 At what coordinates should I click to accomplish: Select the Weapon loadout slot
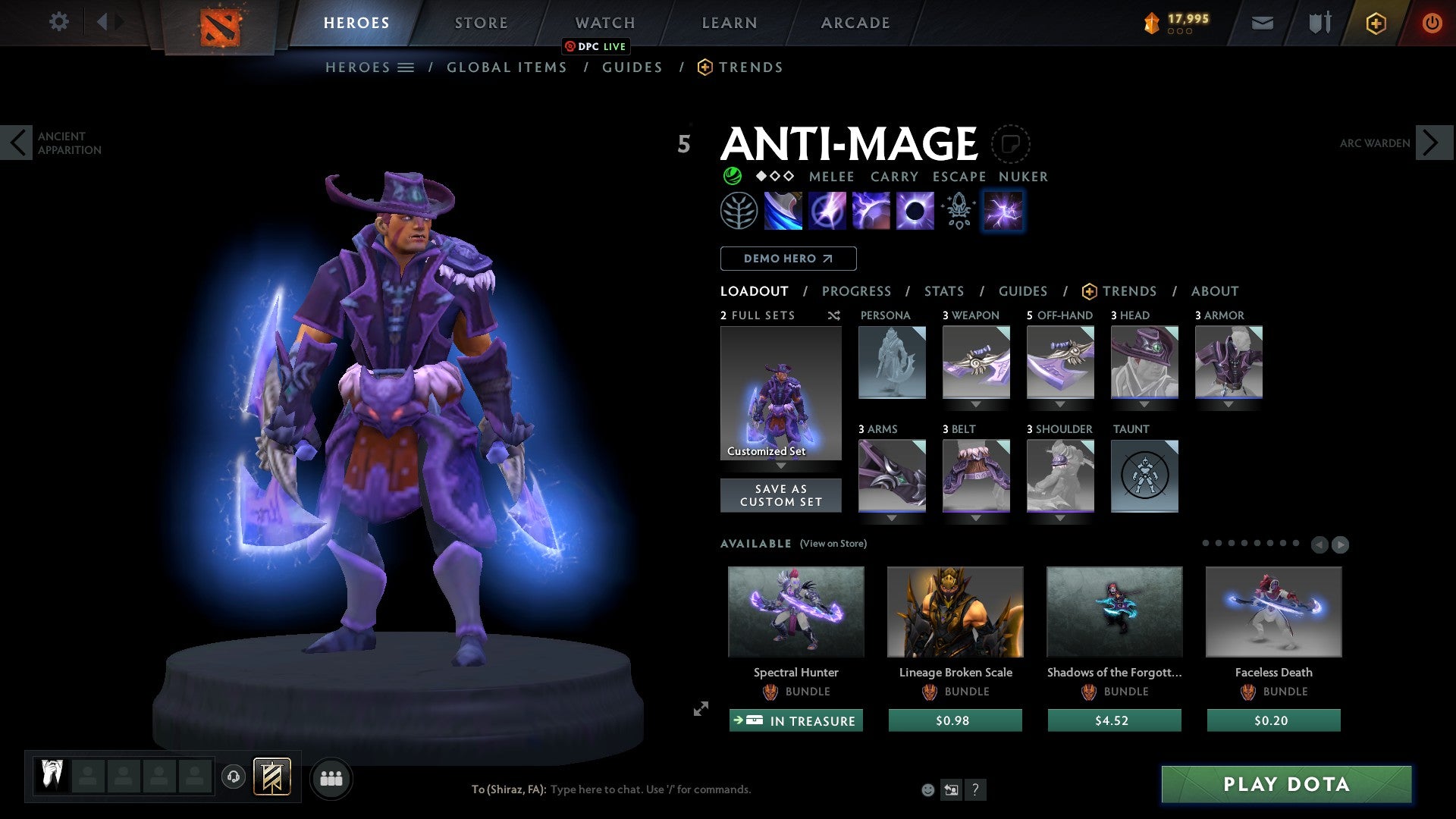976,362
